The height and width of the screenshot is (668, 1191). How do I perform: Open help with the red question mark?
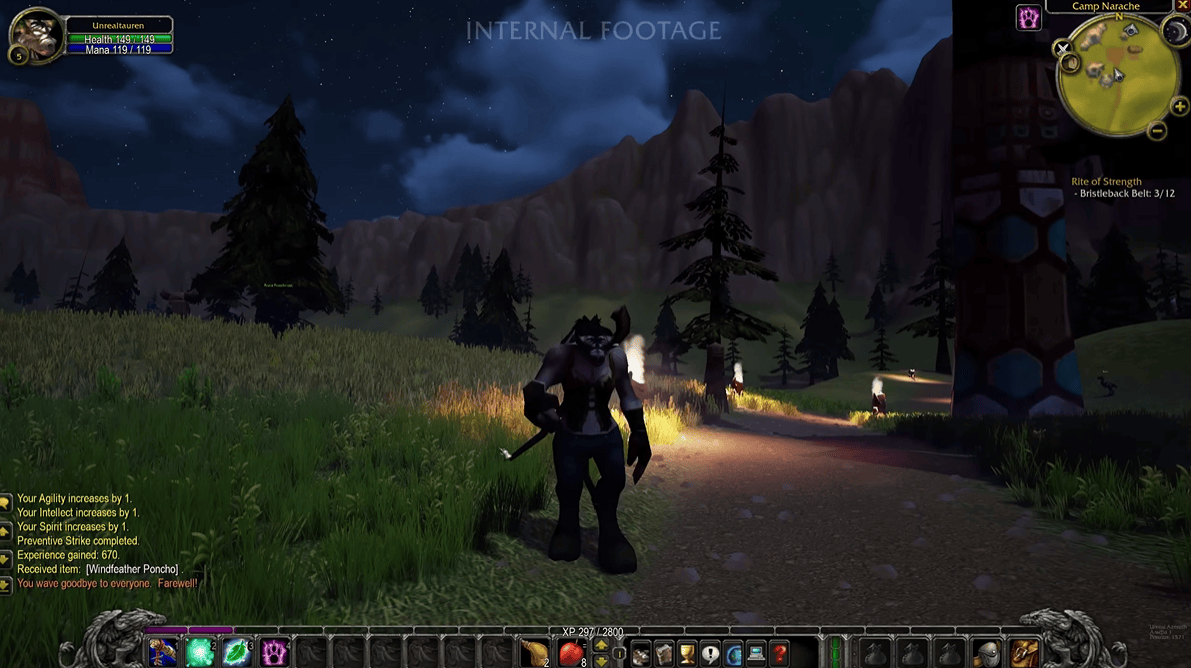(779, 654)
